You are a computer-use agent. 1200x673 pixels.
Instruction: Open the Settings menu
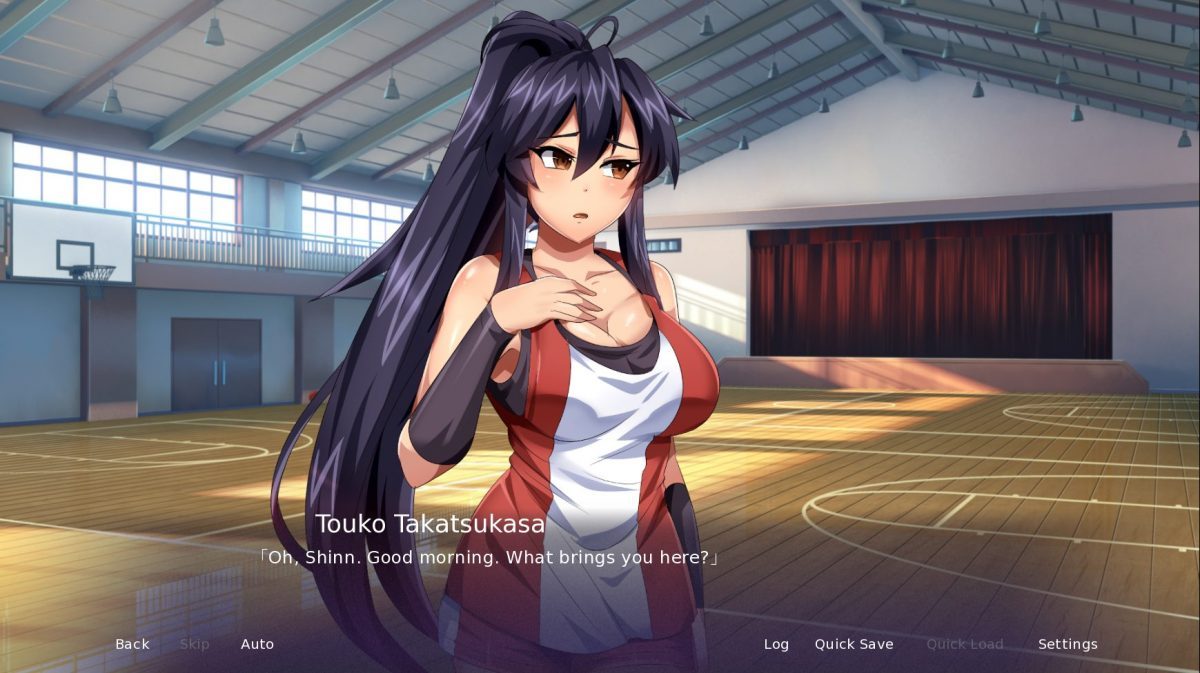point(1067,644)
